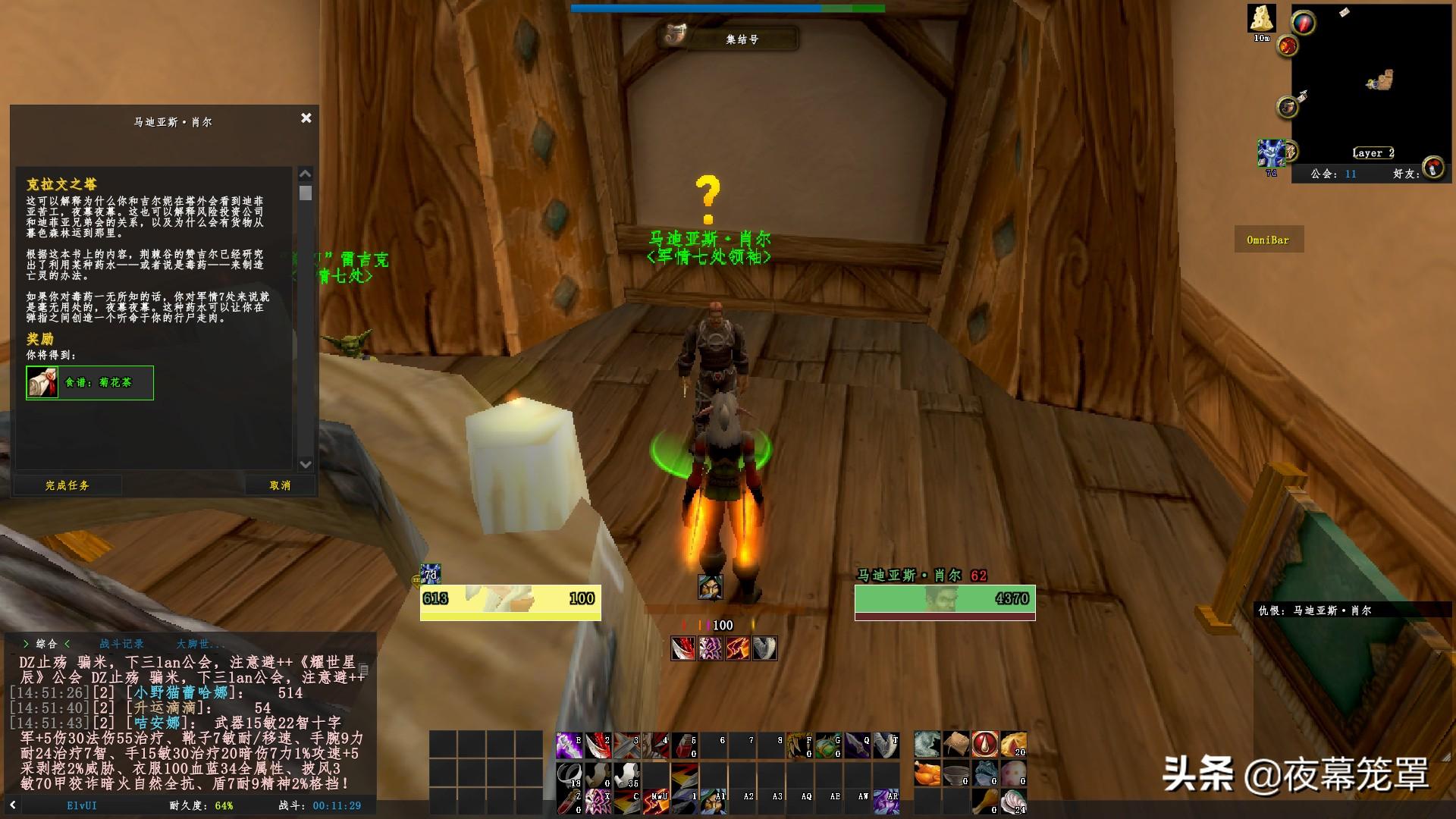Close the quest window with the X

click(306, 118)
